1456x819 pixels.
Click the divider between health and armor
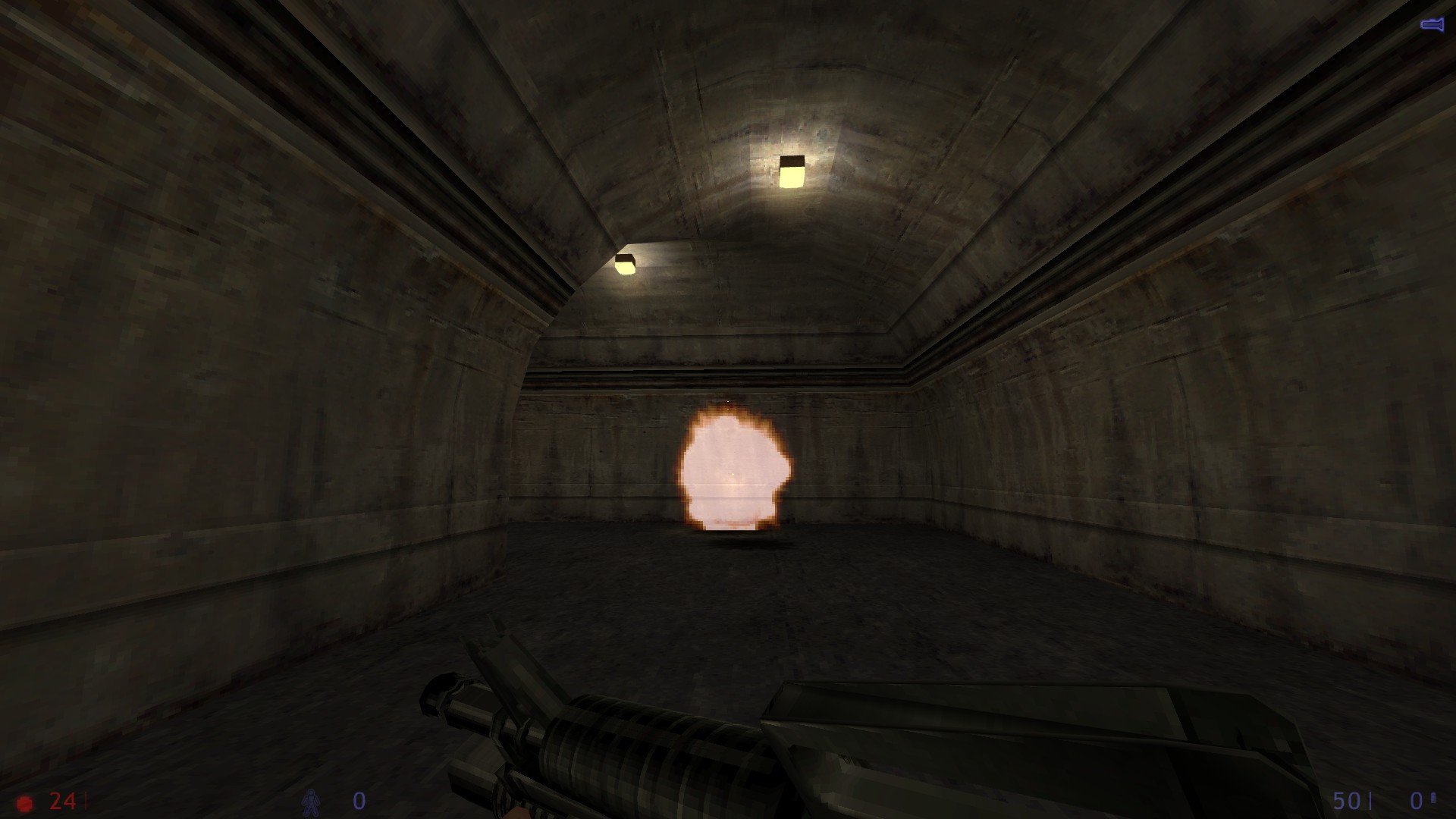click(86, 800)
